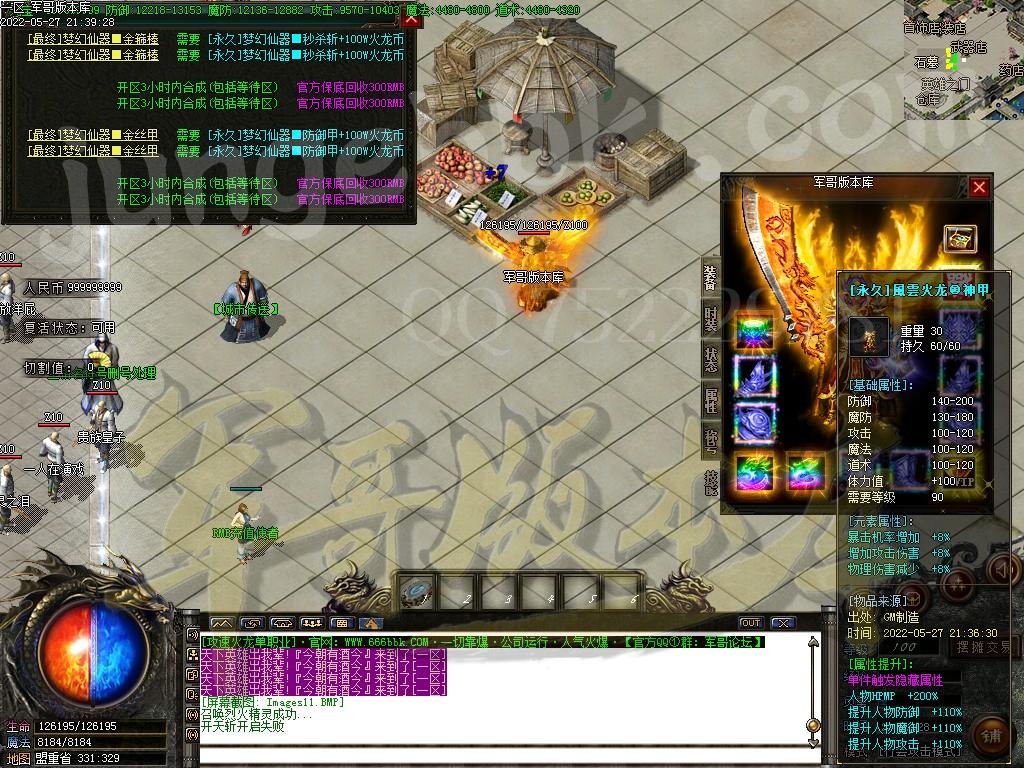Switch to the 装备 equipment tab
The width and height of the screenshot is (1024, 768).
pos(710,280)
